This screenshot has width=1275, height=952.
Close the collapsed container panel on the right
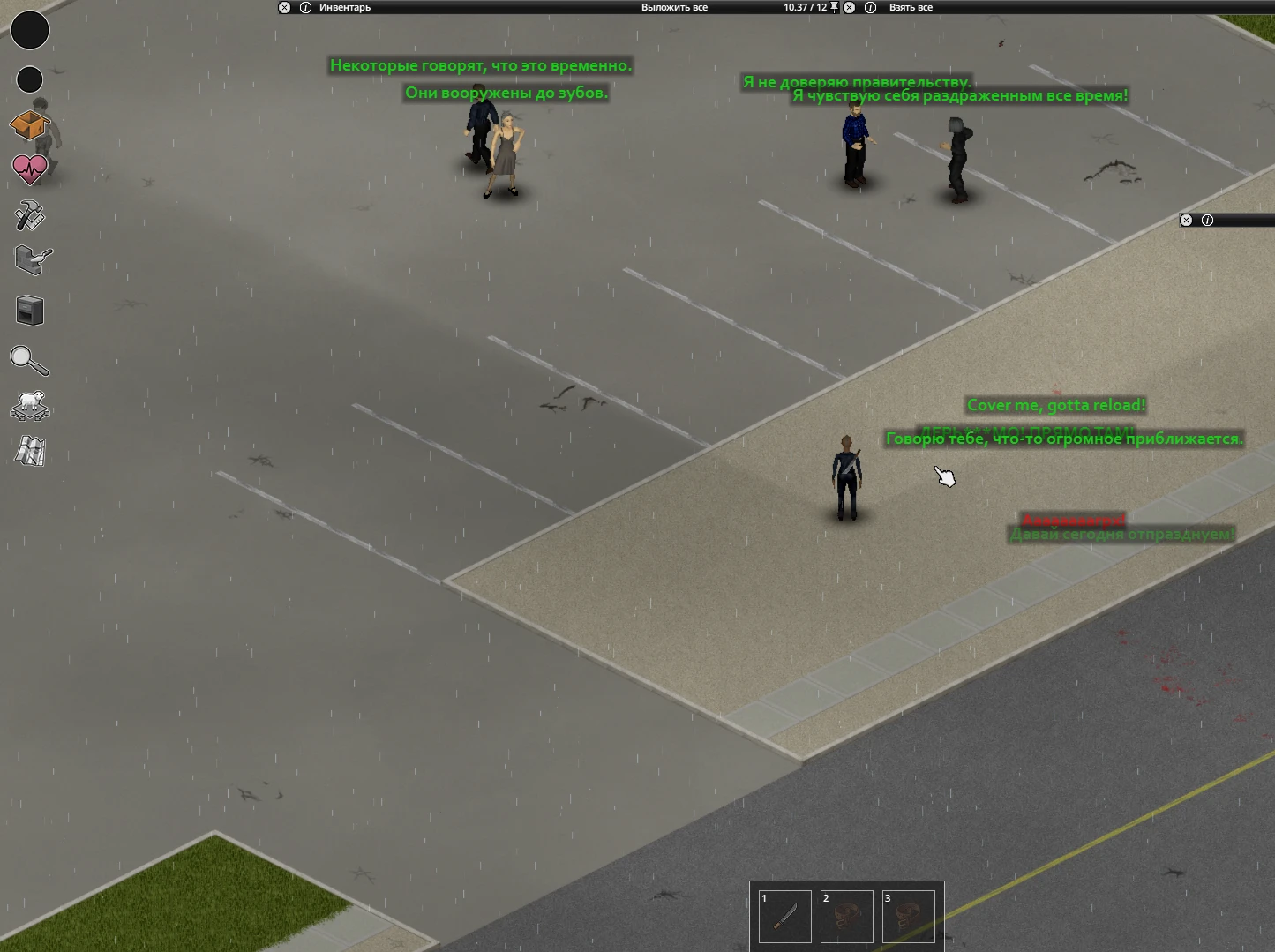(1186, 220)
